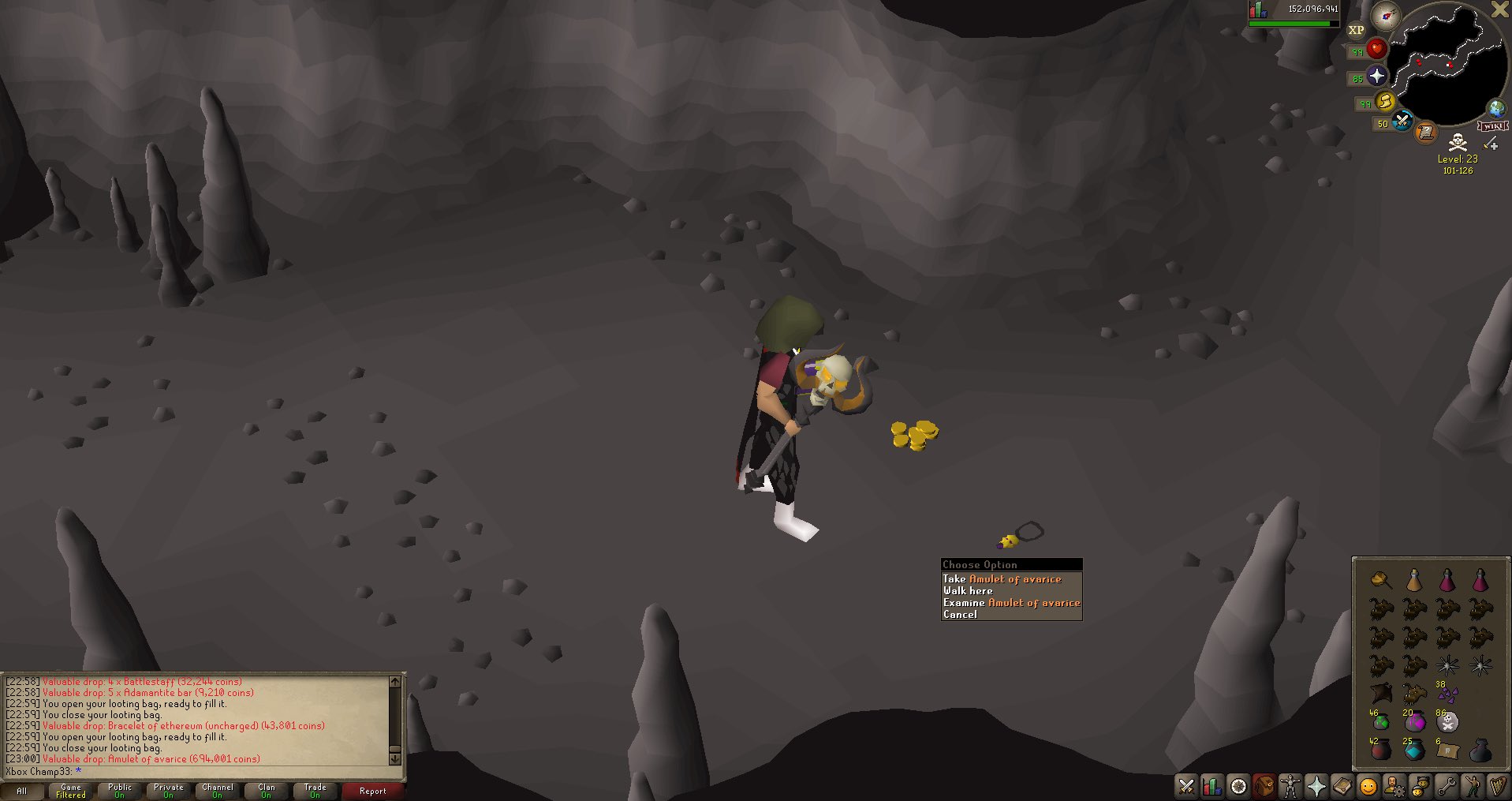
Task: Select Walk here in the context menu
Action: click(968, 590)
